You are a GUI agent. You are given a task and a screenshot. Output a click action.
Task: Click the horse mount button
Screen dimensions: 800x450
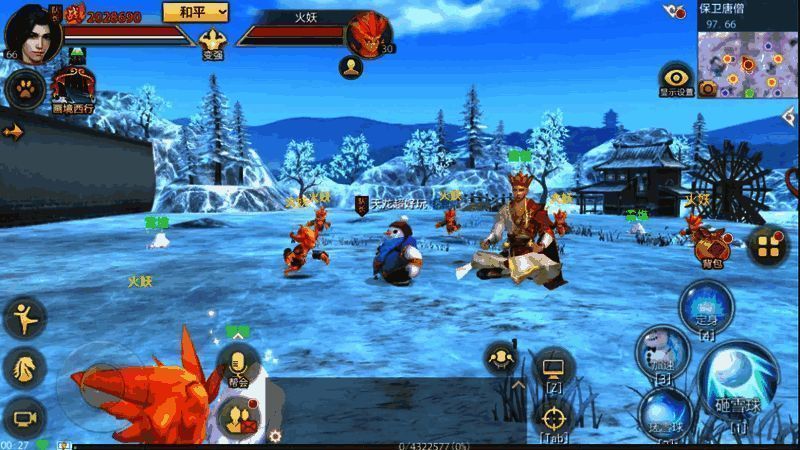23,367
